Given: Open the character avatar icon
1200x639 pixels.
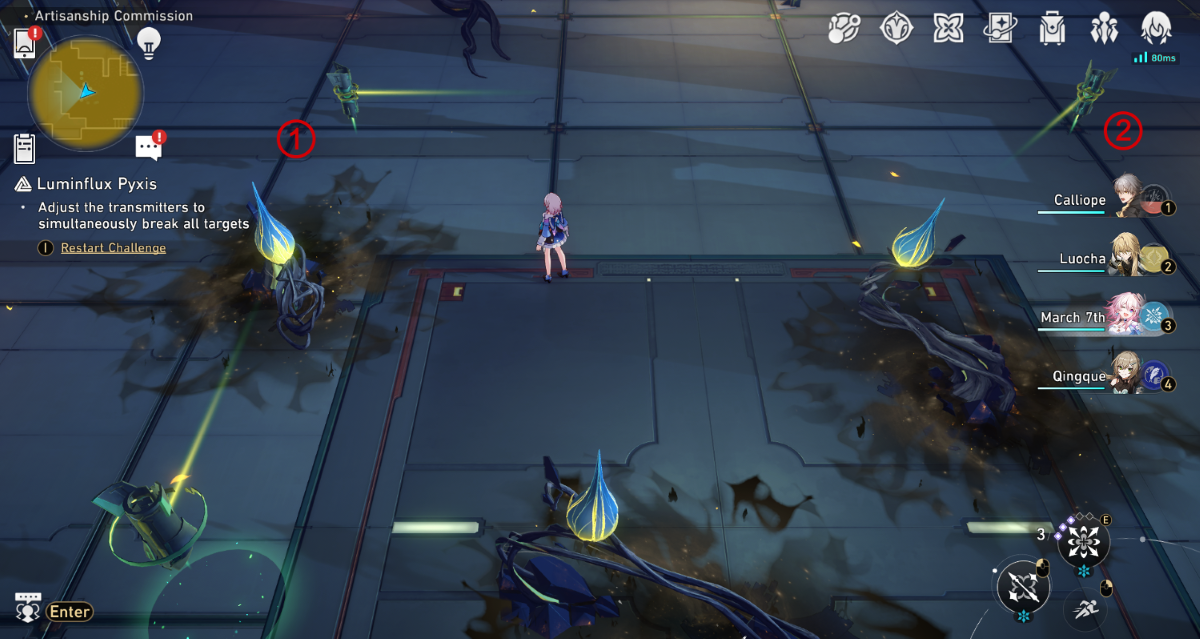Looking at the screenshot, I should point(1156,27).
